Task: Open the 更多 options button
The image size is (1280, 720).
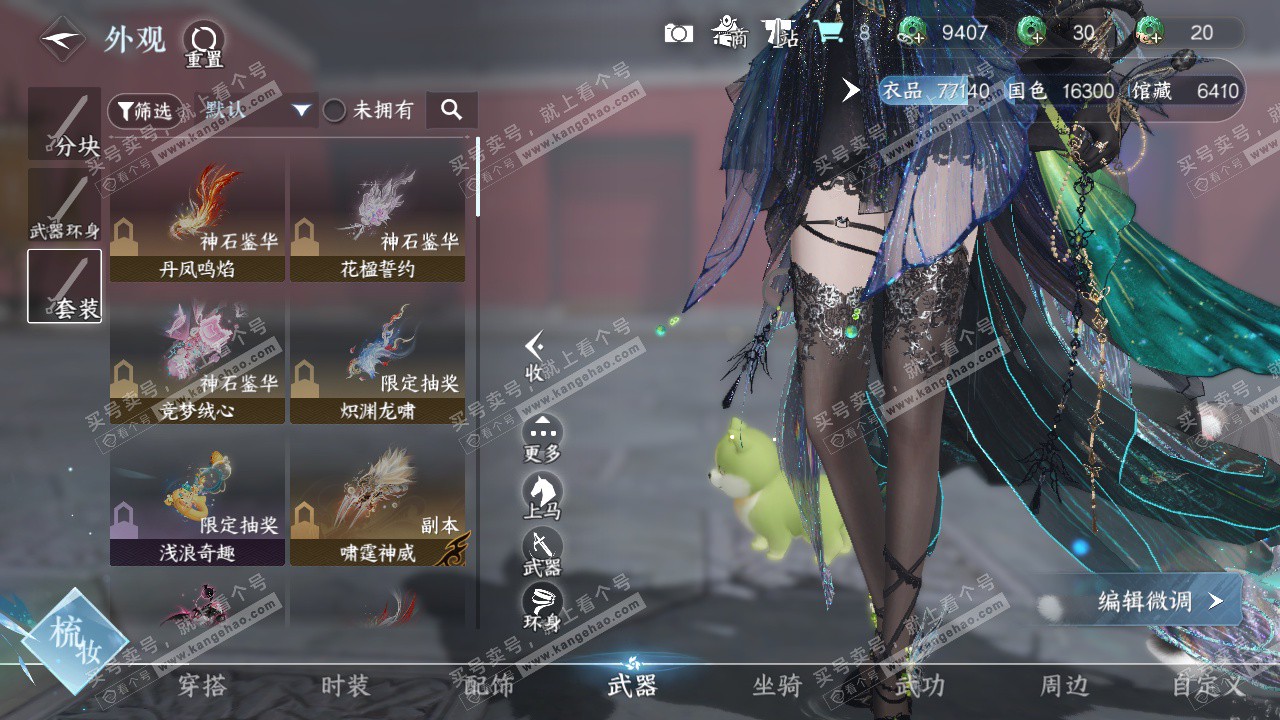Action: coord(542,438)
